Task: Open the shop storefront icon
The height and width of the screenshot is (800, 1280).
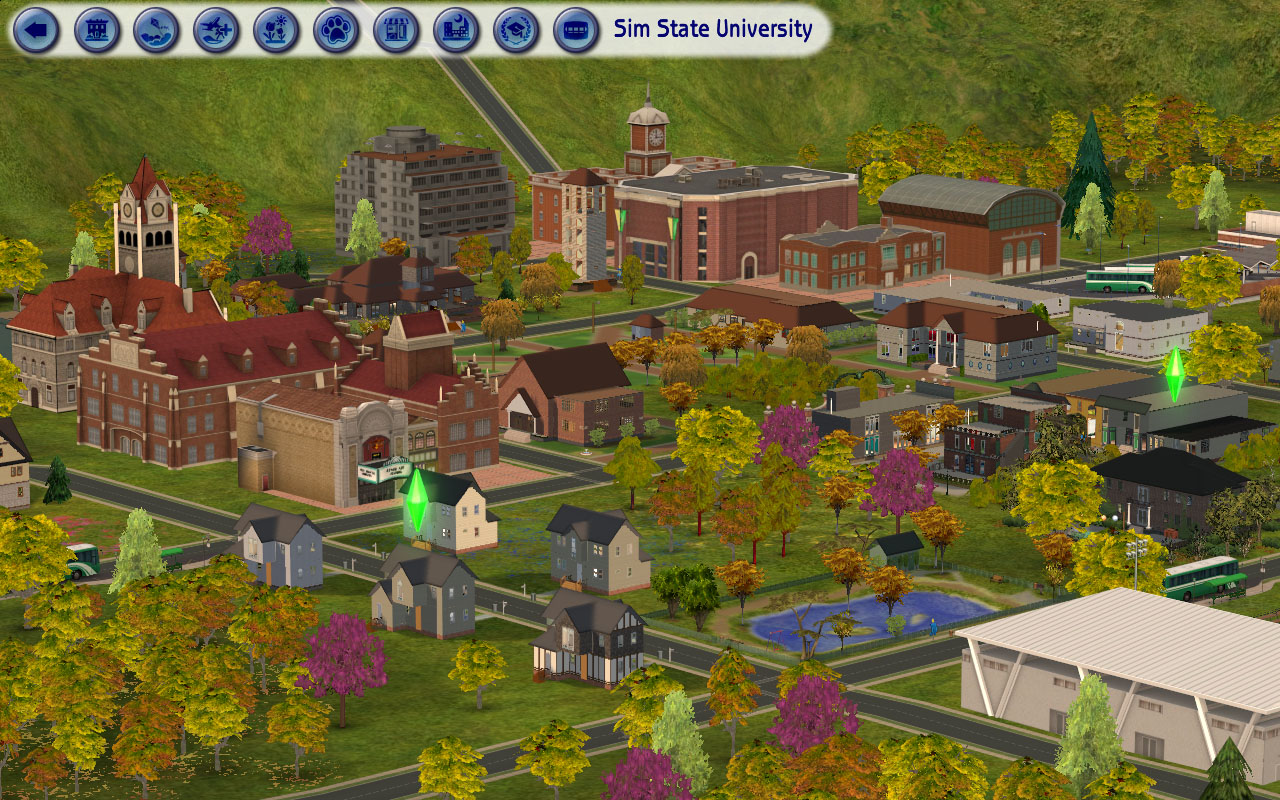Action: [x=397, y=30]
